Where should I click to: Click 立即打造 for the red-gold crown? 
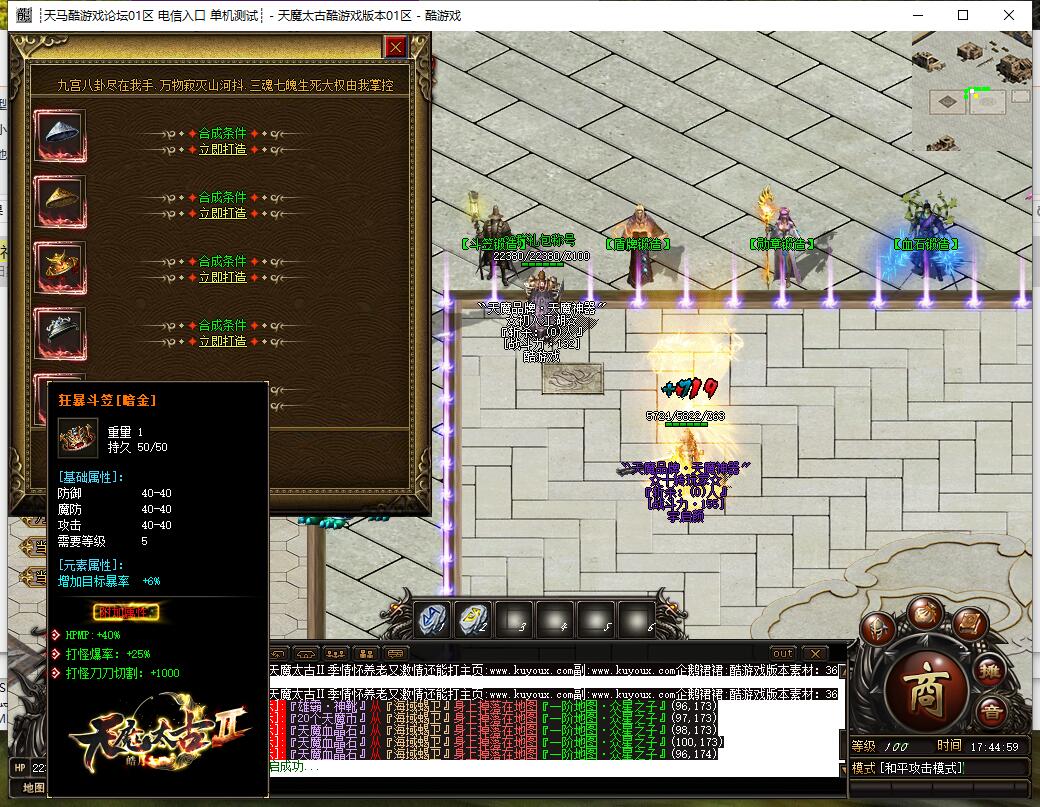[222, 277]
